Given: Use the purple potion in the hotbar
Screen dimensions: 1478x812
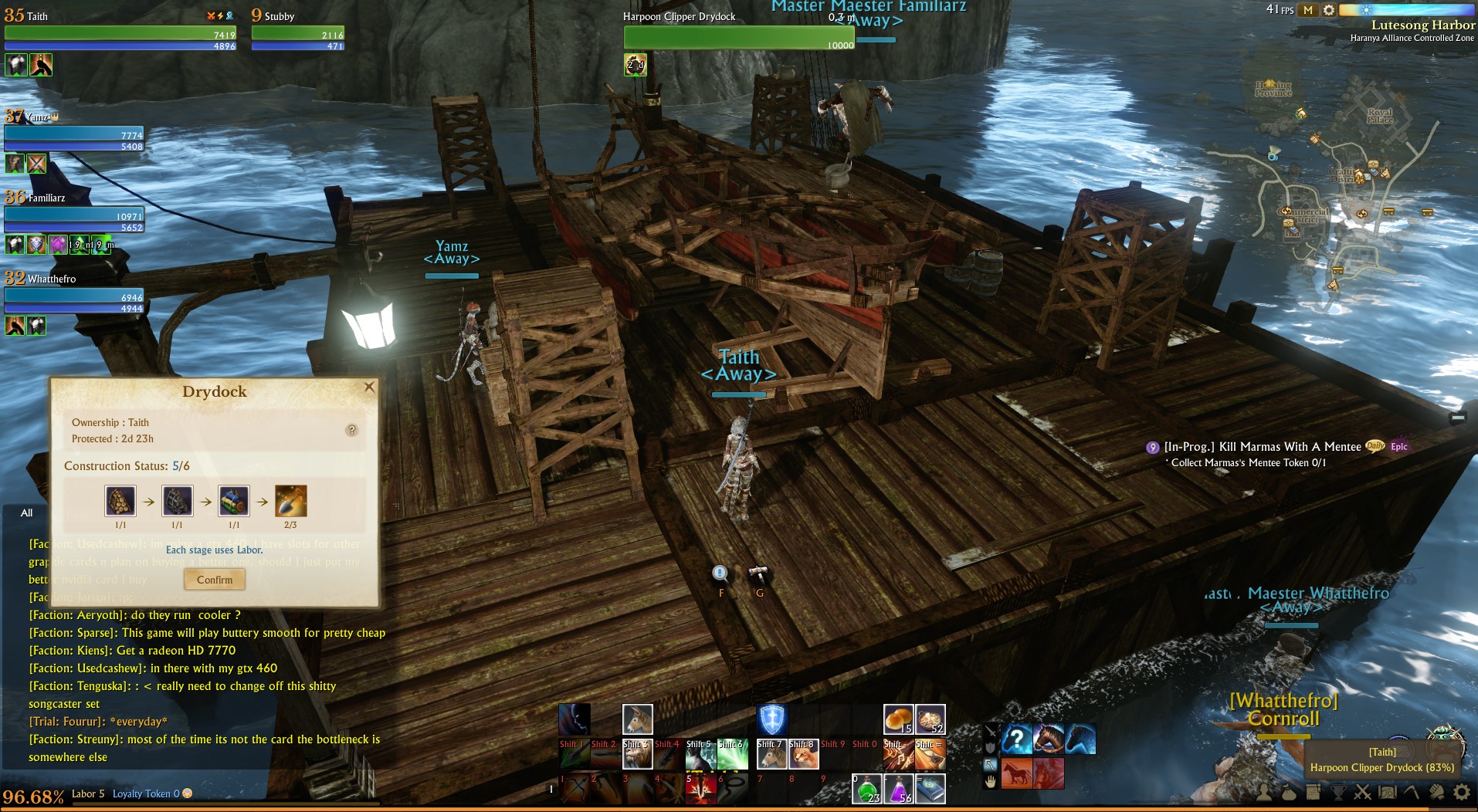Looking at the screenshot, I should coord(898,789).
